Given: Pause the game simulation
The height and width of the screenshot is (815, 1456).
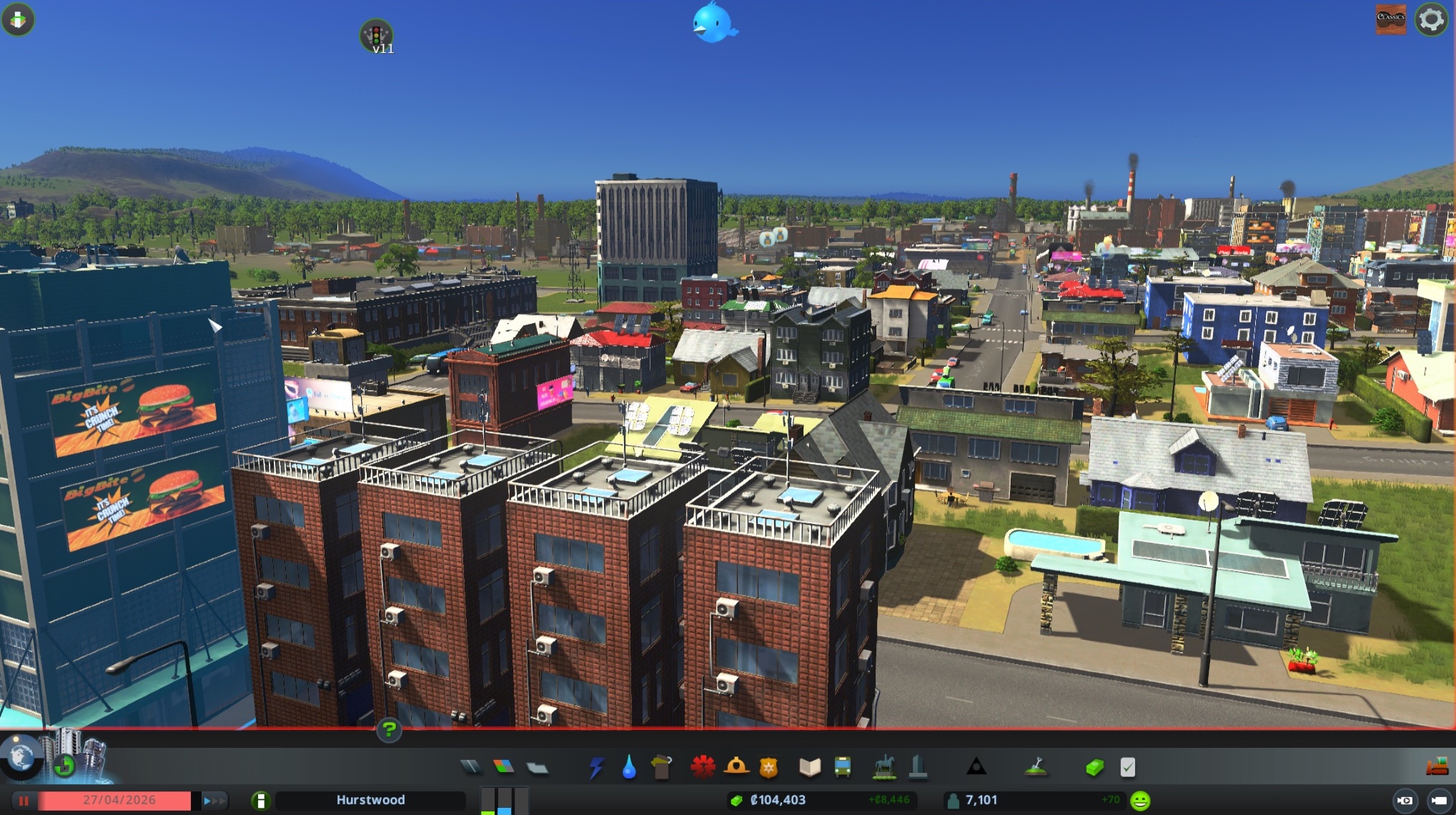Looking at the screenshot, I should click(24, 800).
